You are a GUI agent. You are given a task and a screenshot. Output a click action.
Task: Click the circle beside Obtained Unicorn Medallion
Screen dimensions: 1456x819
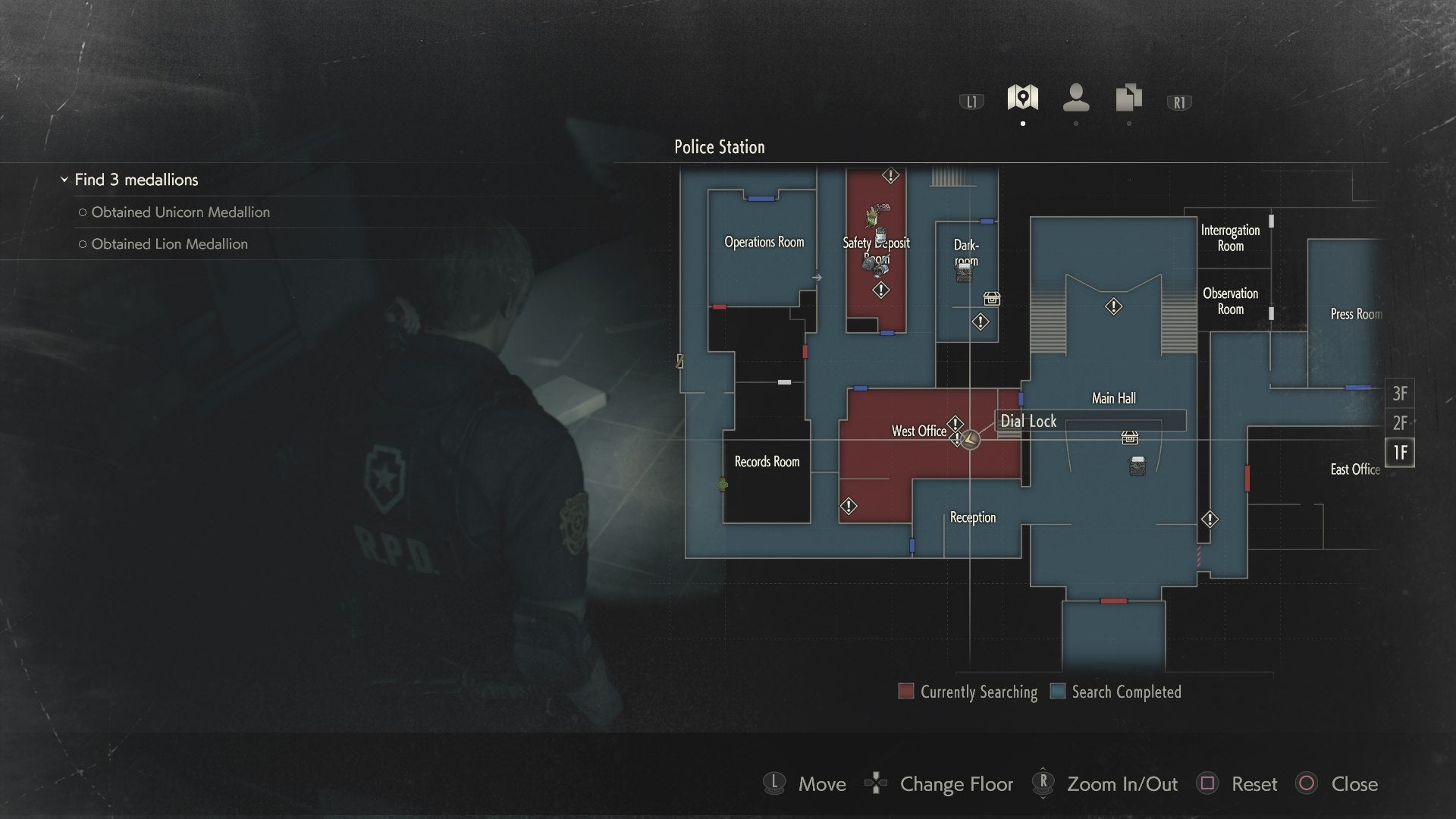pos(82,212)
